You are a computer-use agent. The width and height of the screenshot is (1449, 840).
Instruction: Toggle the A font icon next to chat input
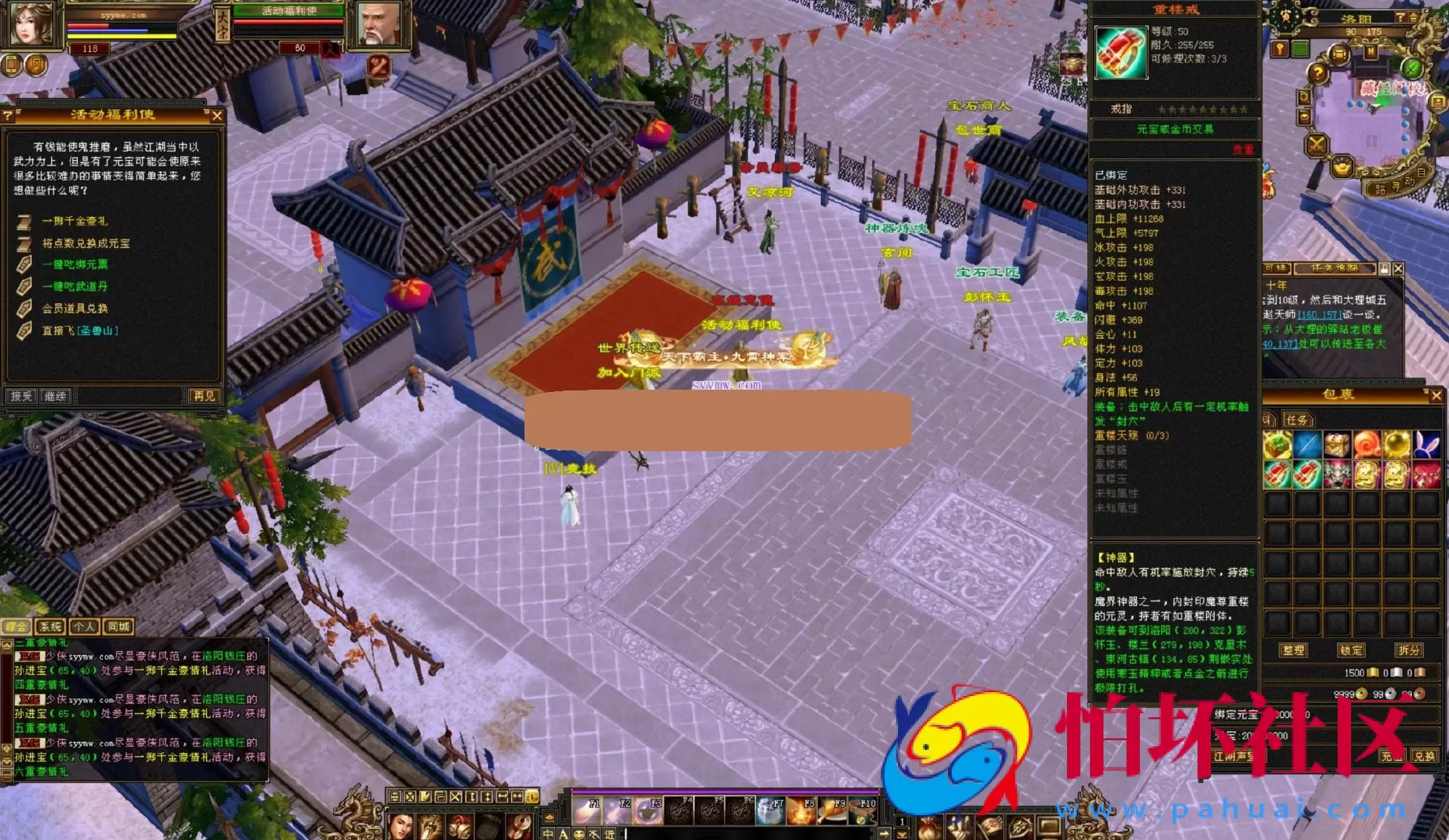click(x=563, y=835)
